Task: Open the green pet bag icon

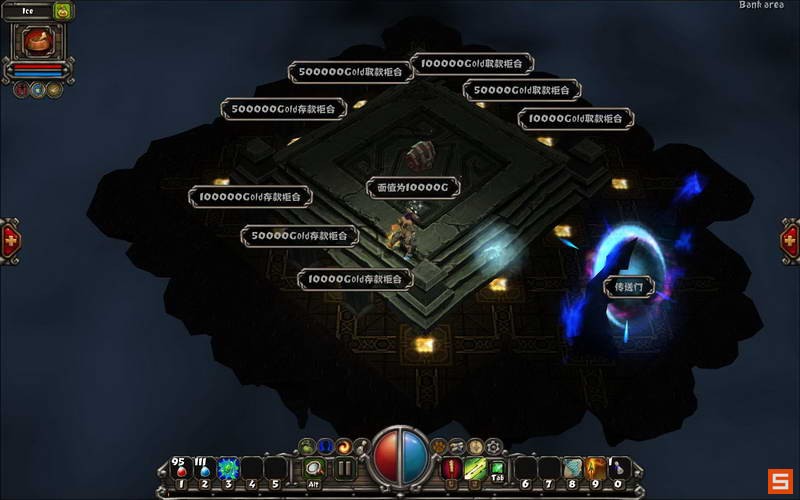Action: [x=63, y=11]
